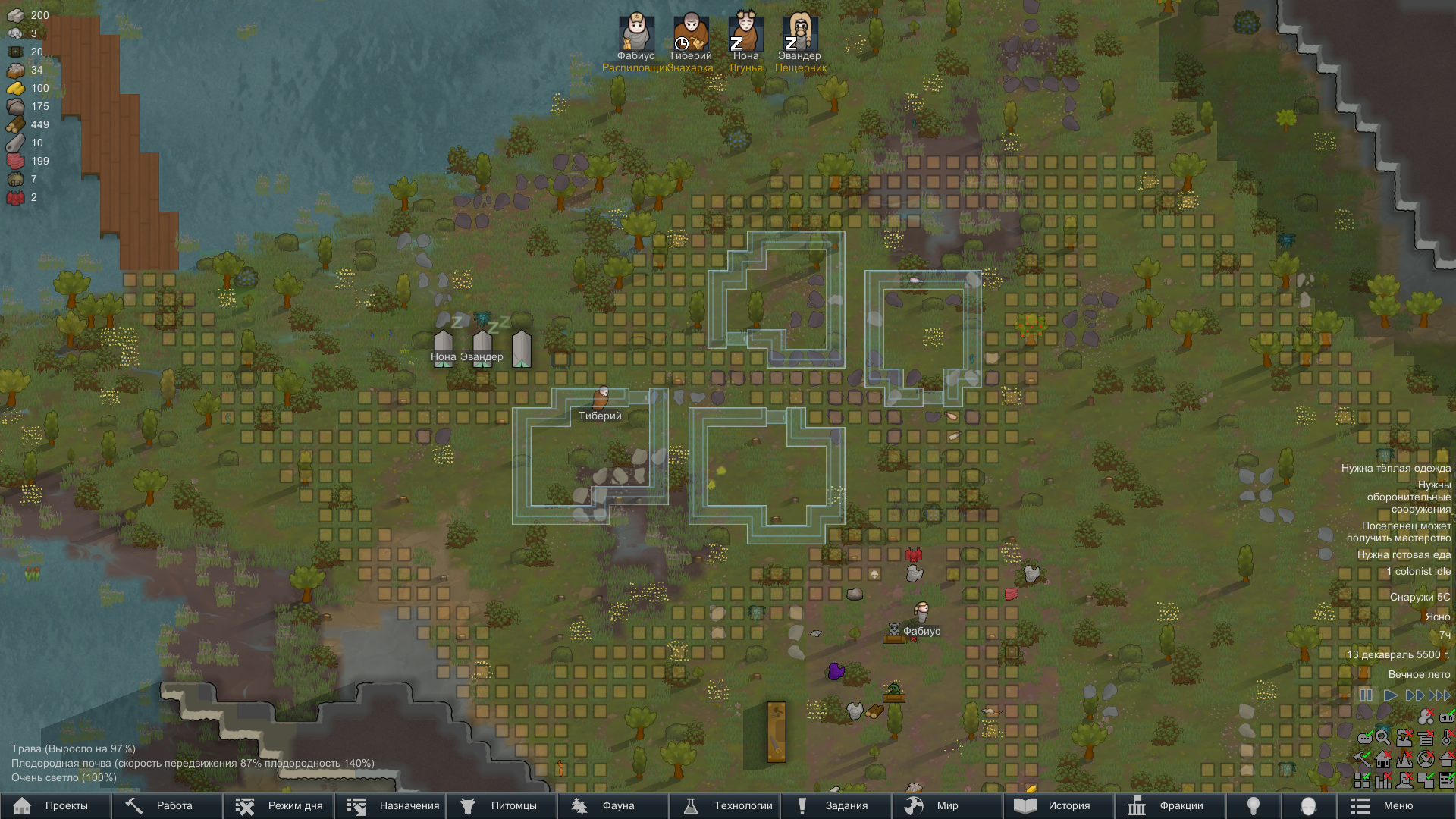Open the Проекты architect menu
Viewport: 1456px width, 819px height.
click(55, 805)
